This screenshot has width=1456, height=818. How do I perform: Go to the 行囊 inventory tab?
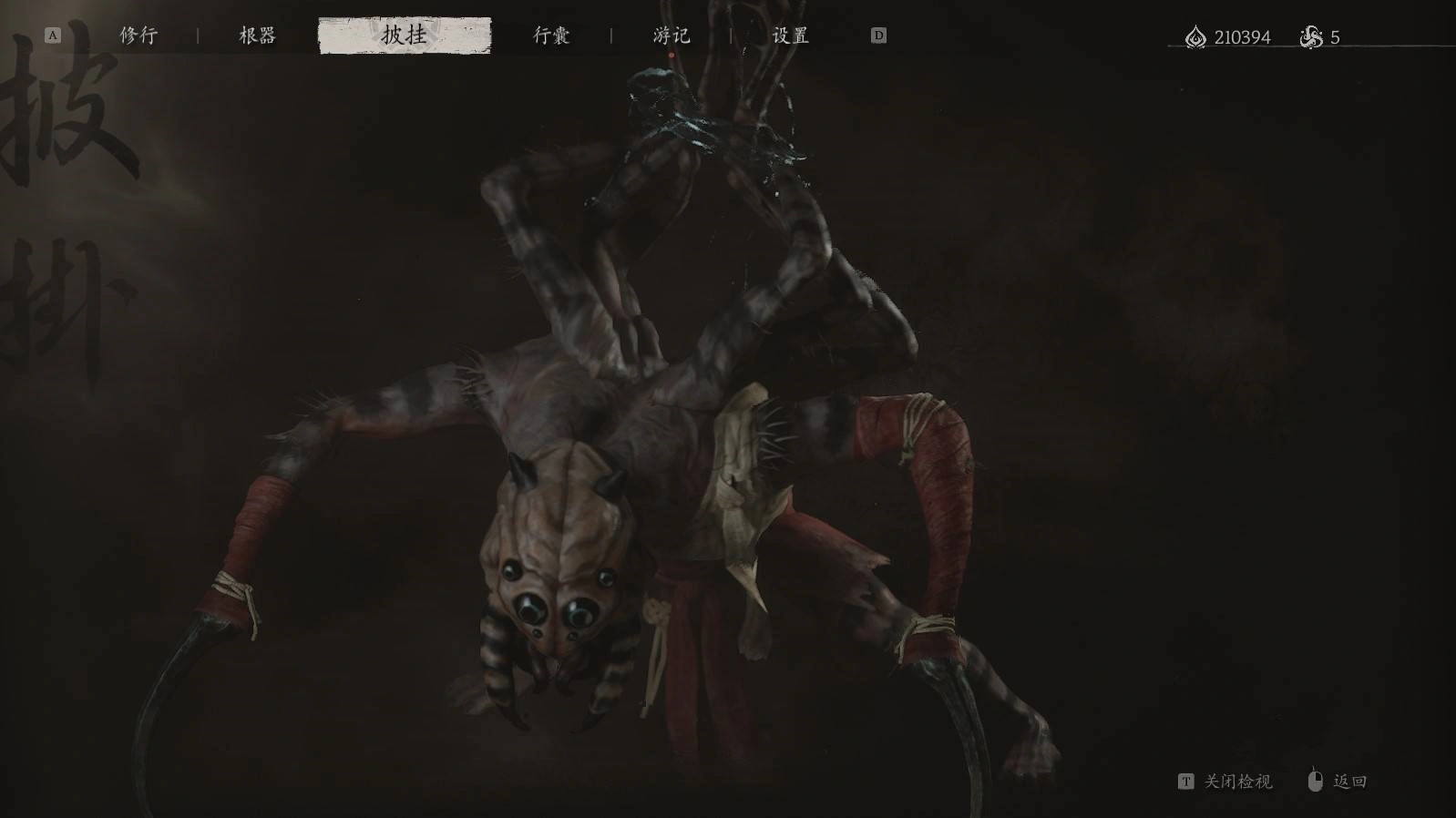click(x=551, y=36)
